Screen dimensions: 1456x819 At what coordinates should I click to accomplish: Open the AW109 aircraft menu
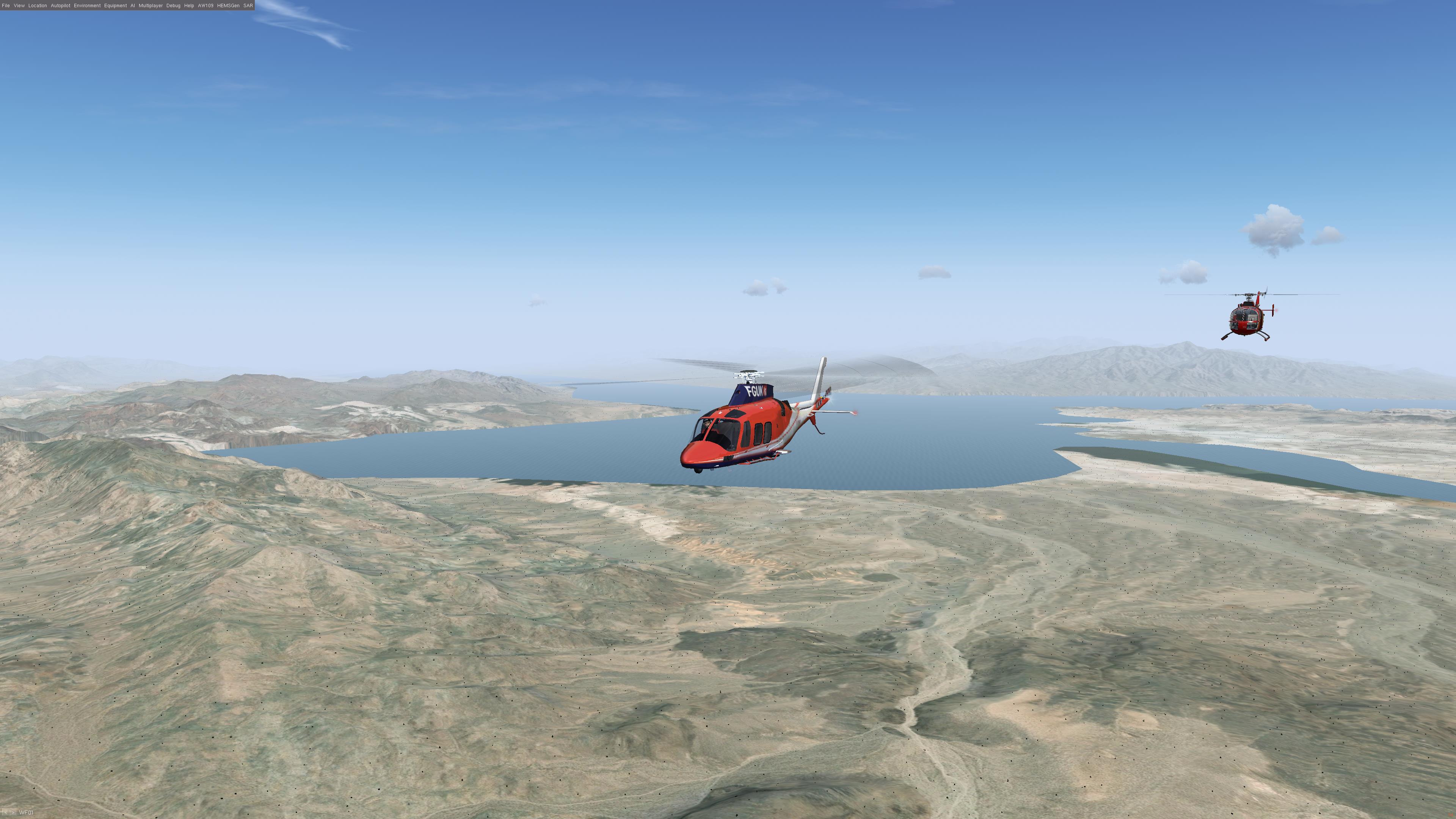point(206,6)
